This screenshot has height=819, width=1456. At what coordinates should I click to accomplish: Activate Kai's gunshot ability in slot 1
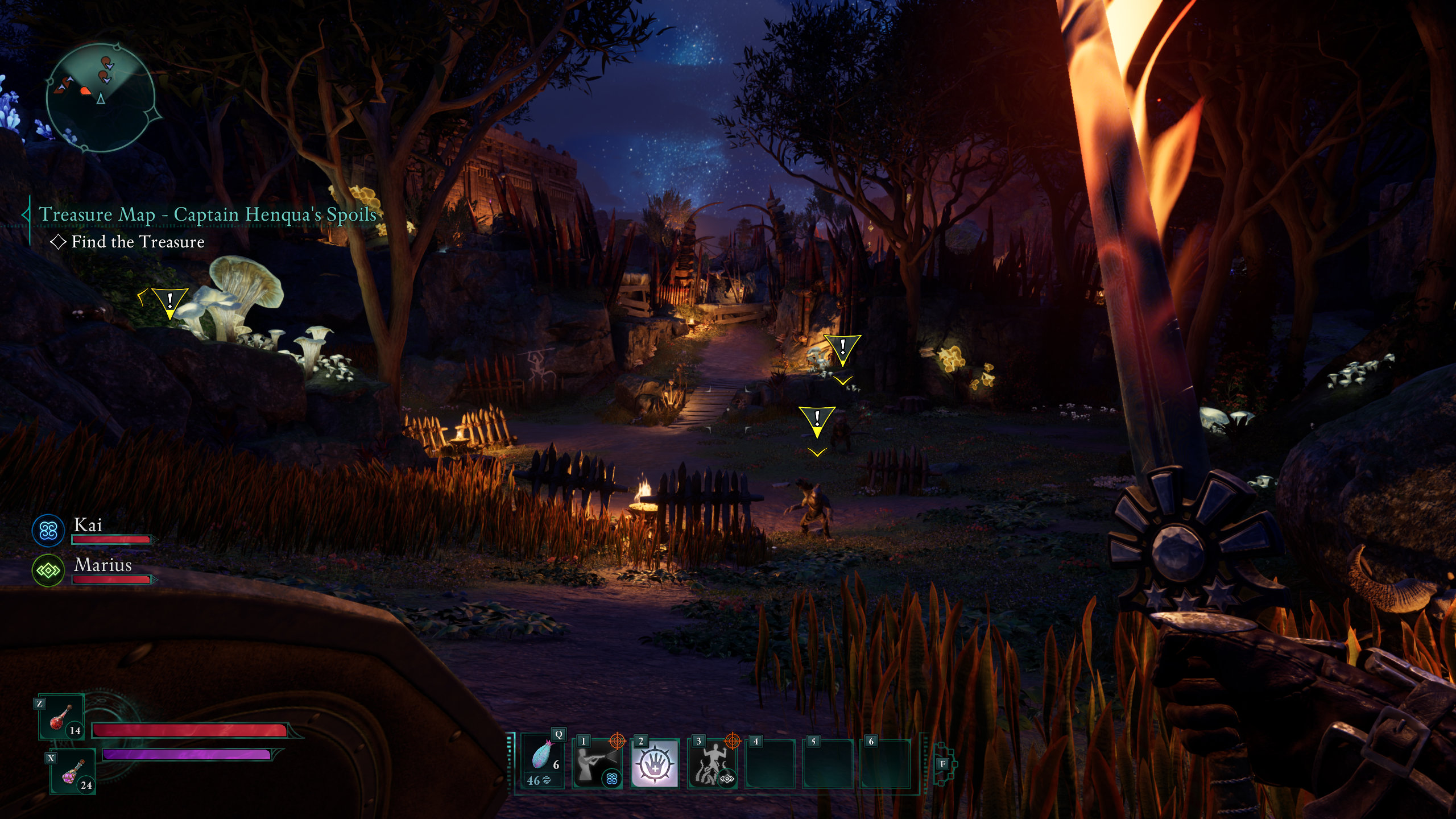click(x=597, y=763)
